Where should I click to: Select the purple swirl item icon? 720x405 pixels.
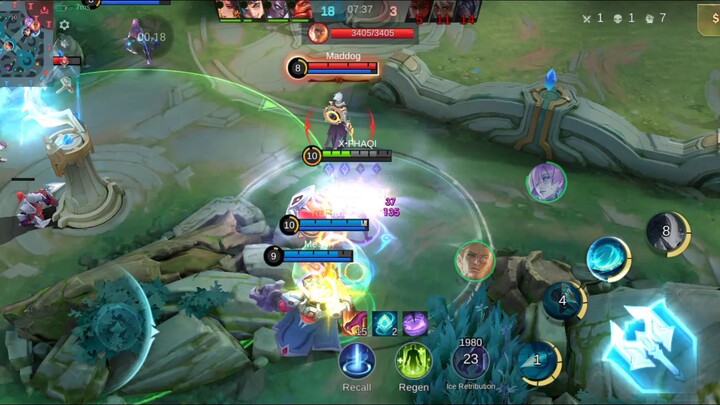[x=415, y=323]
